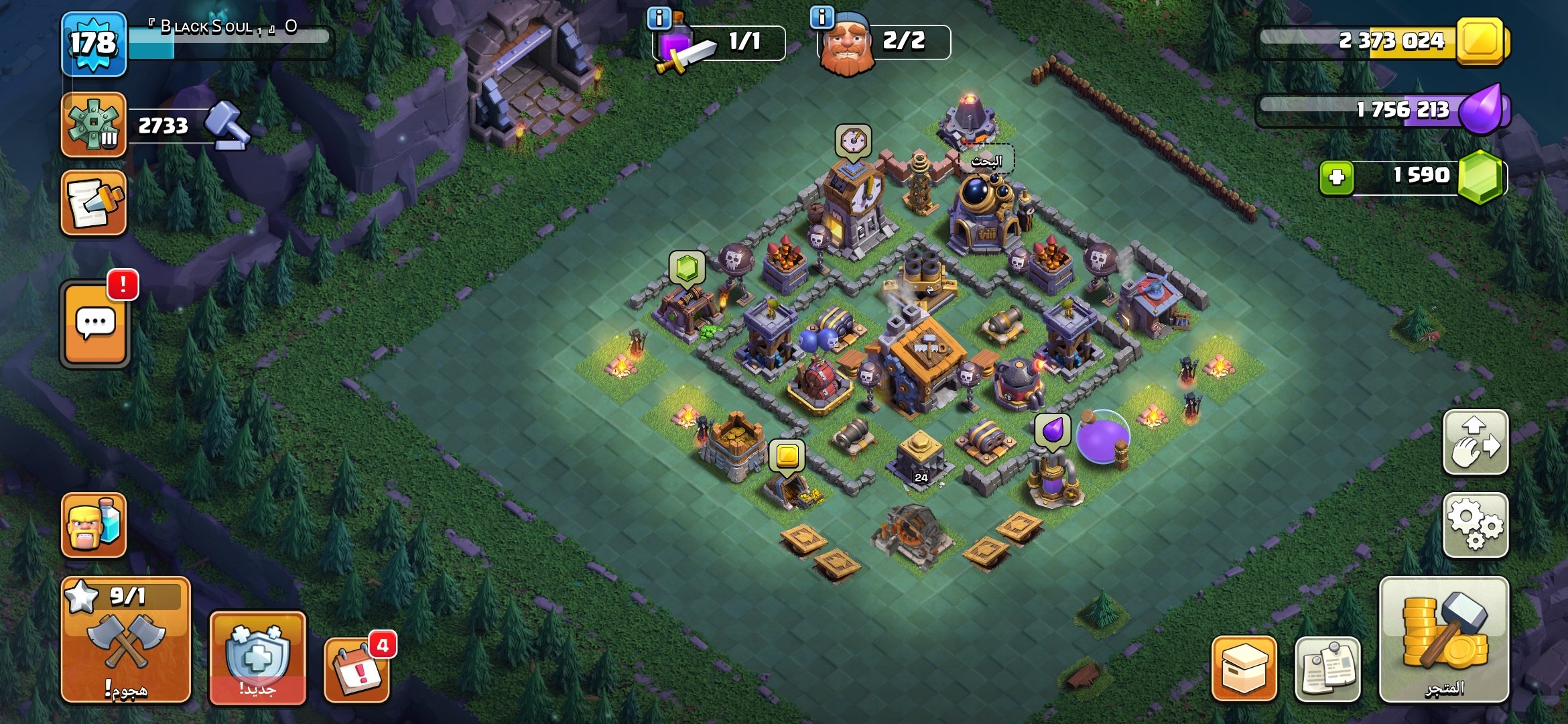Collect gems from the gem mine bubble

pos(686,269)
